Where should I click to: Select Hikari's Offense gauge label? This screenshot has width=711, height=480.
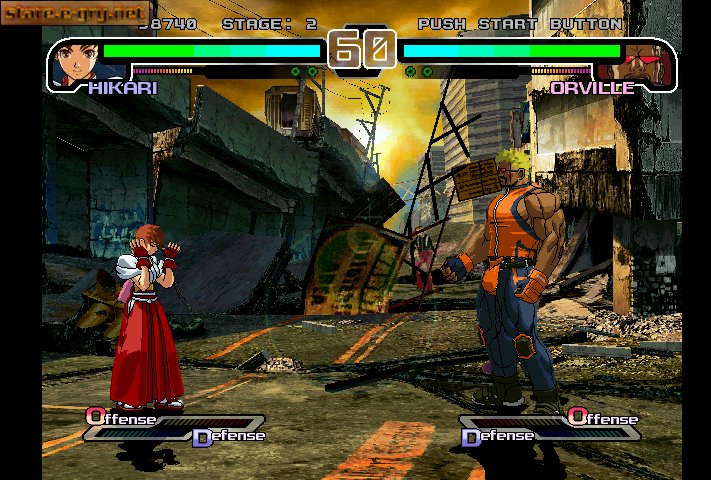tap(121, 418)
